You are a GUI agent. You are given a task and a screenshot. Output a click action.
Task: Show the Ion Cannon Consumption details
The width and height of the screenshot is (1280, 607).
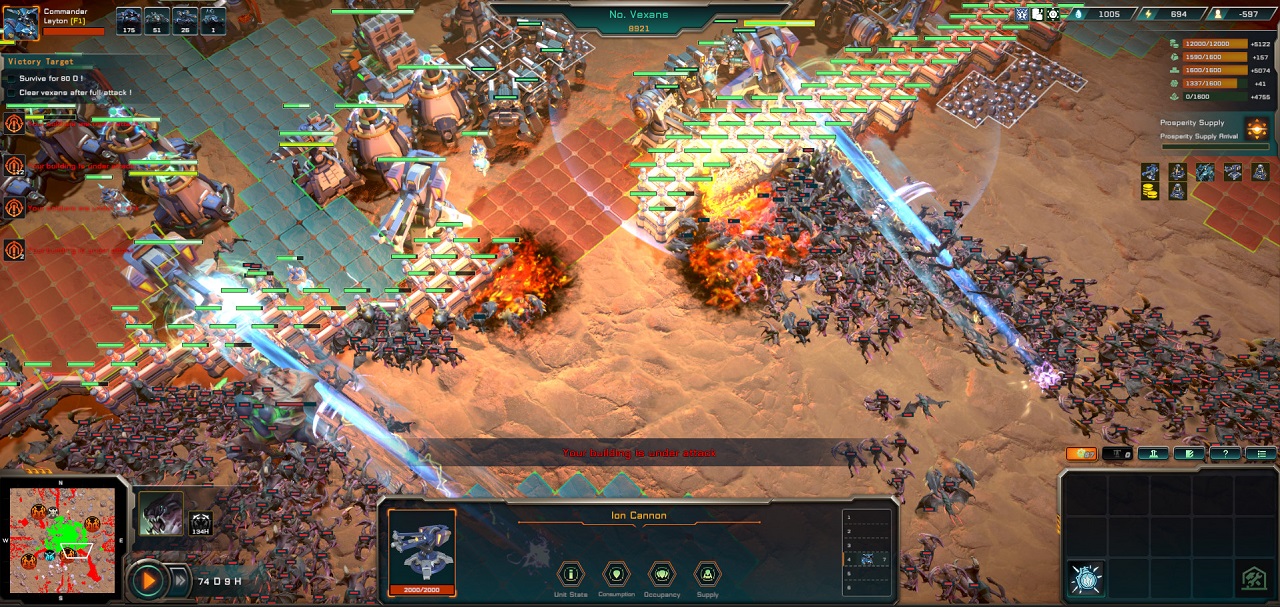[x=616, y=575]
